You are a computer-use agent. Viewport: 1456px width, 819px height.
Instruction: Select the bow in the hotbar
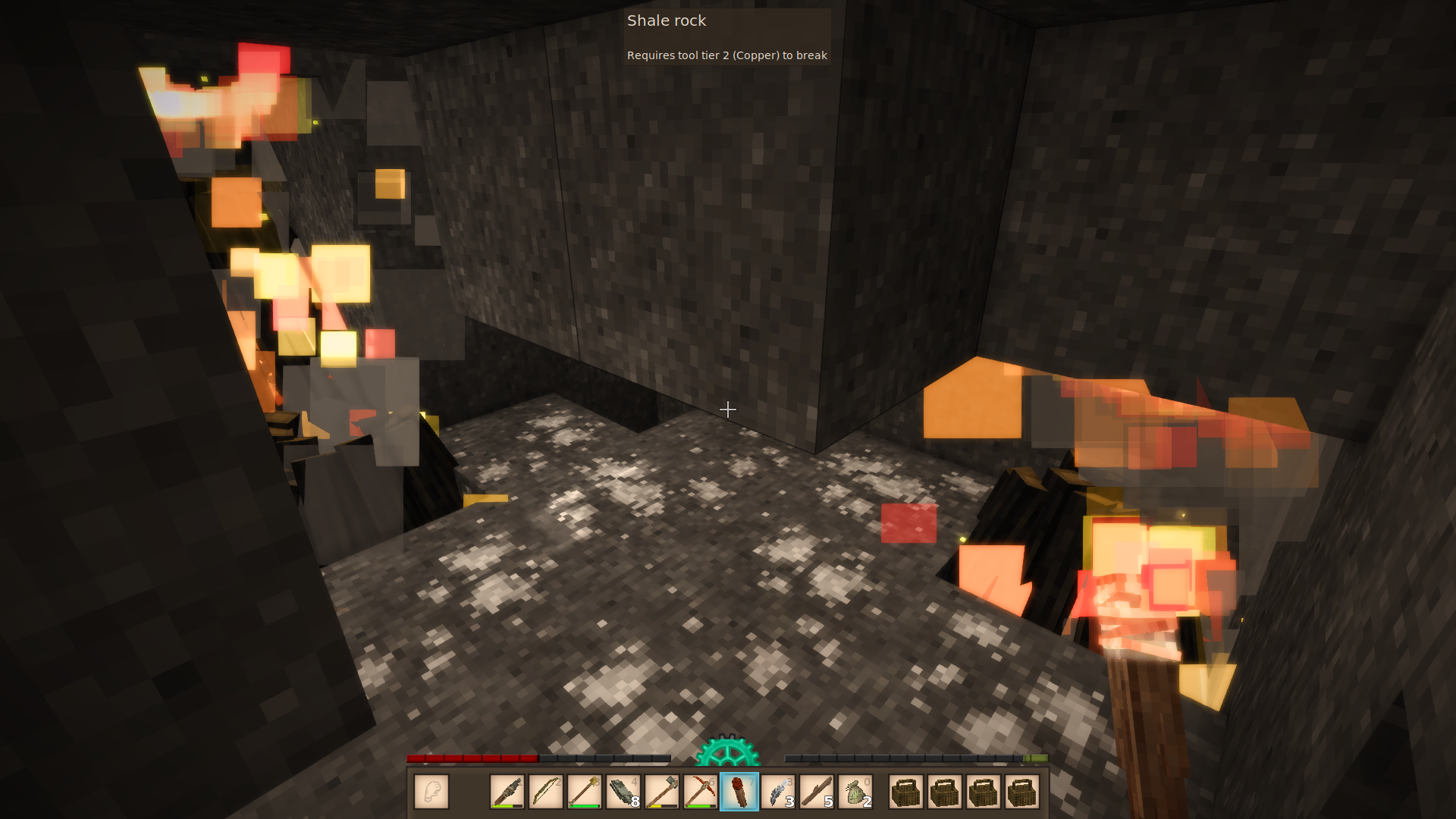(546, 792)
